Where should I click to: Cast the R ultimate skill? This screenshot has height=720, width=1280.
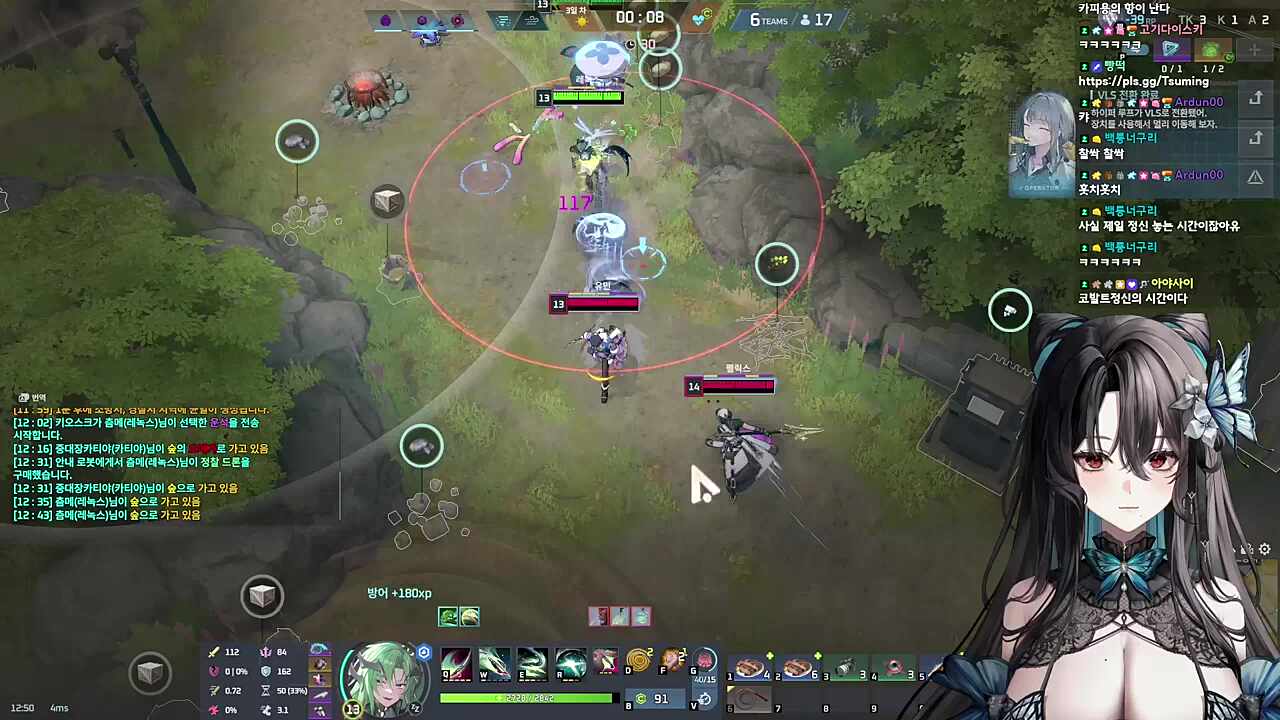pyautogui.click(x=570, y=663)
